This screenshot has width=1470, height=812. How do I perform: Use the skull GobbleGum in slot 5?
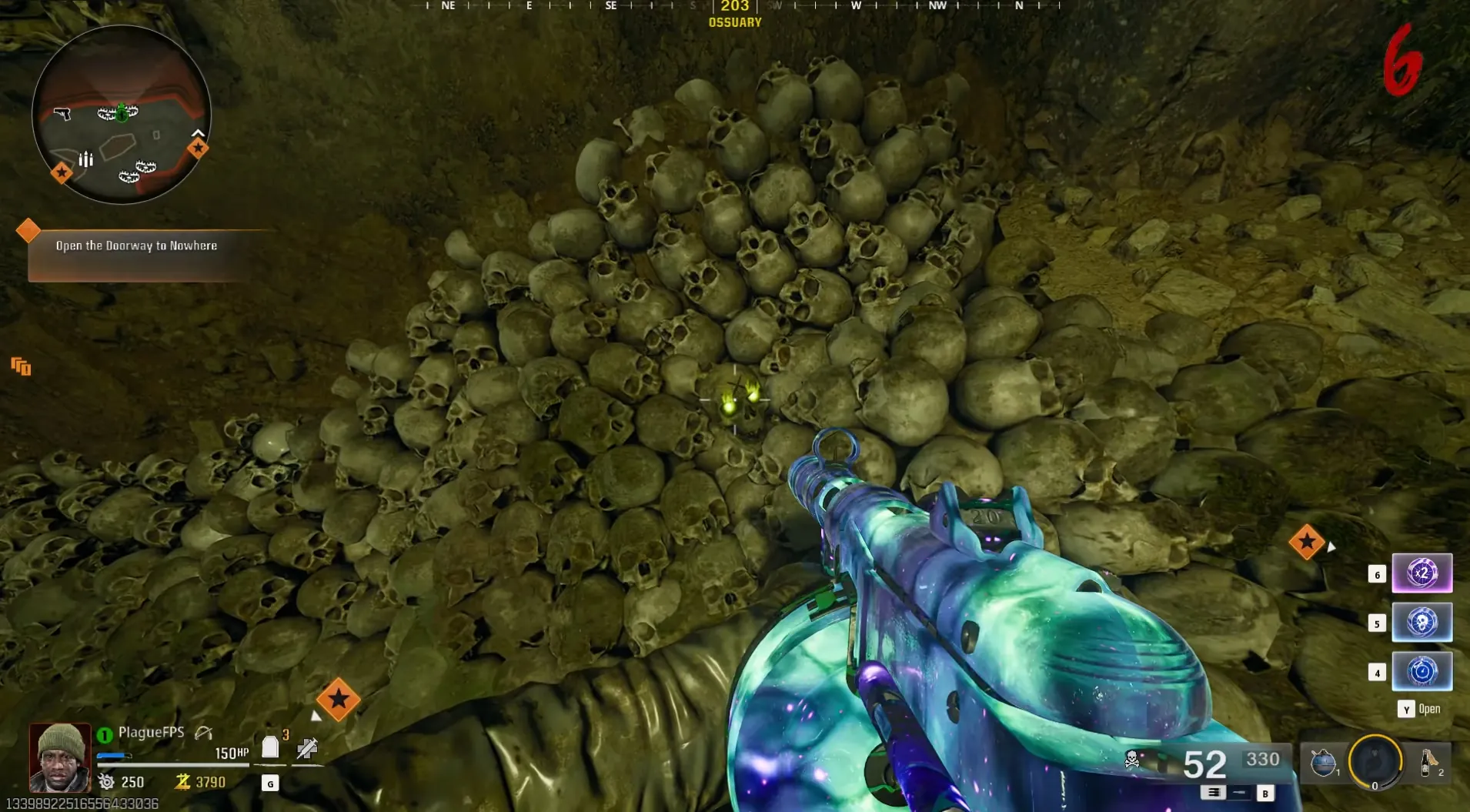[1422, 623]
